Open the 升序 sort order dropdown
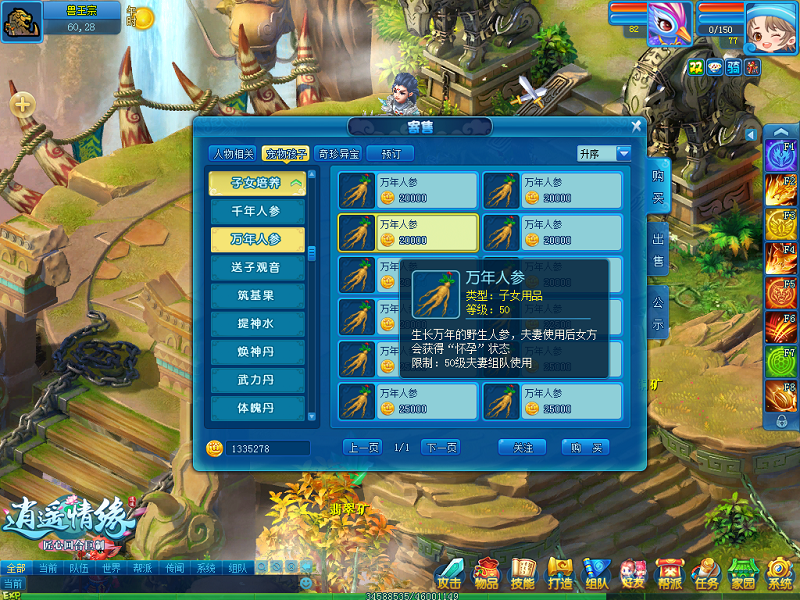Image resolution: width=800 pixels, height=600 pixels. [x=623, y=154]
